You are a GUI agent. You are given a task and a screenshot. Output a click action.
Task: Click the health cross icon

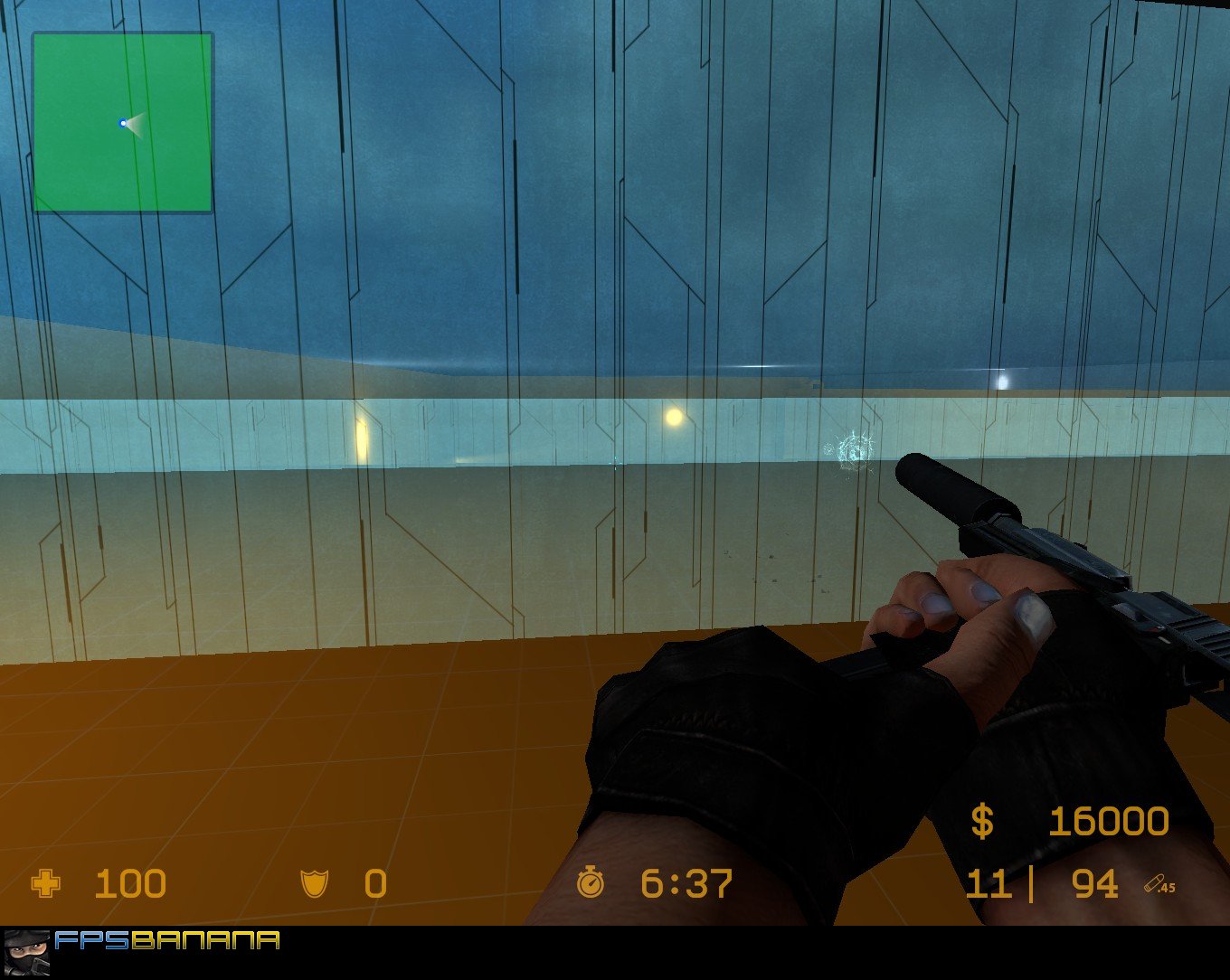43,884
